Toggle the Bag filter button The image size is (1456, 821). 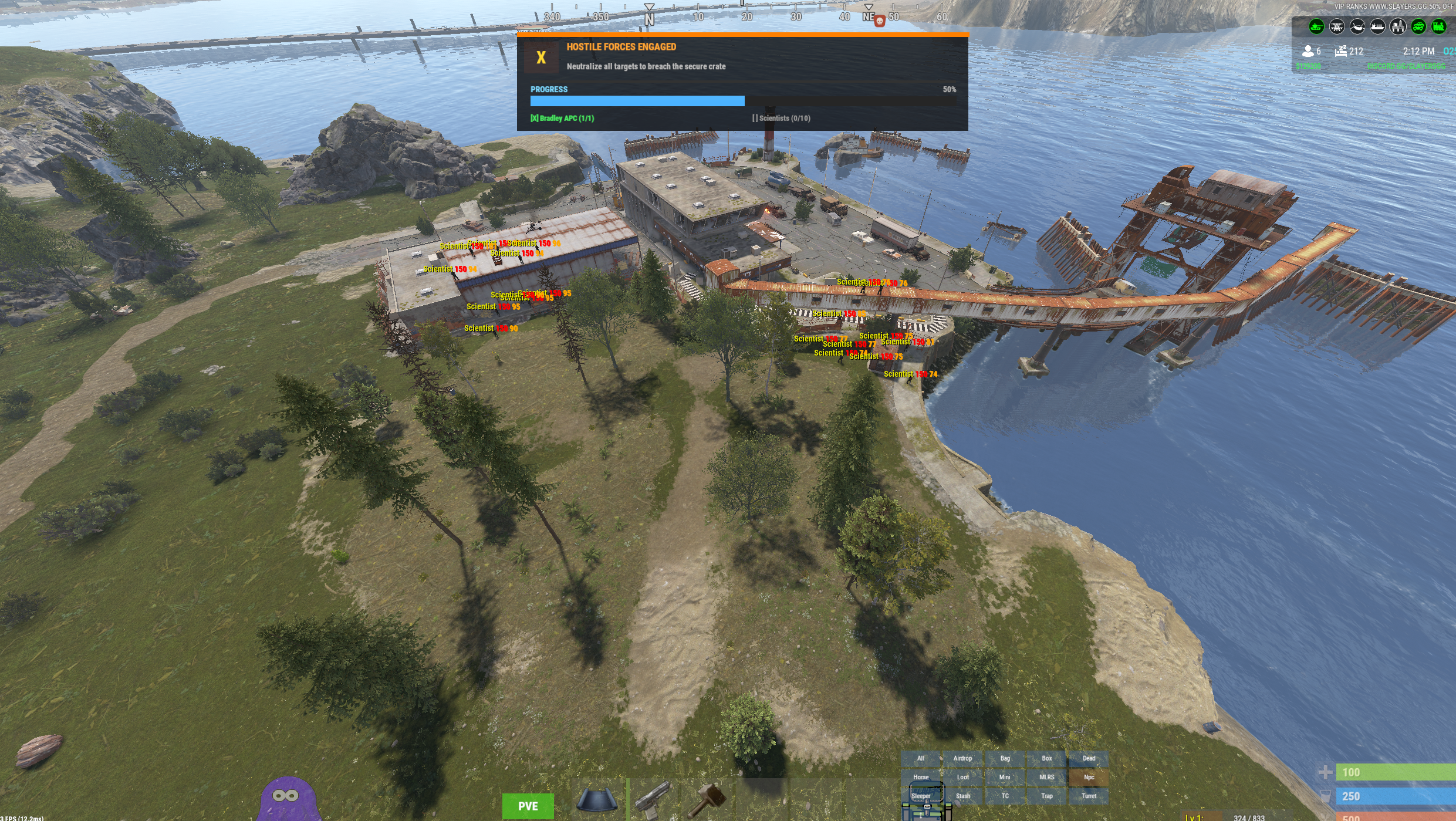1005,758
